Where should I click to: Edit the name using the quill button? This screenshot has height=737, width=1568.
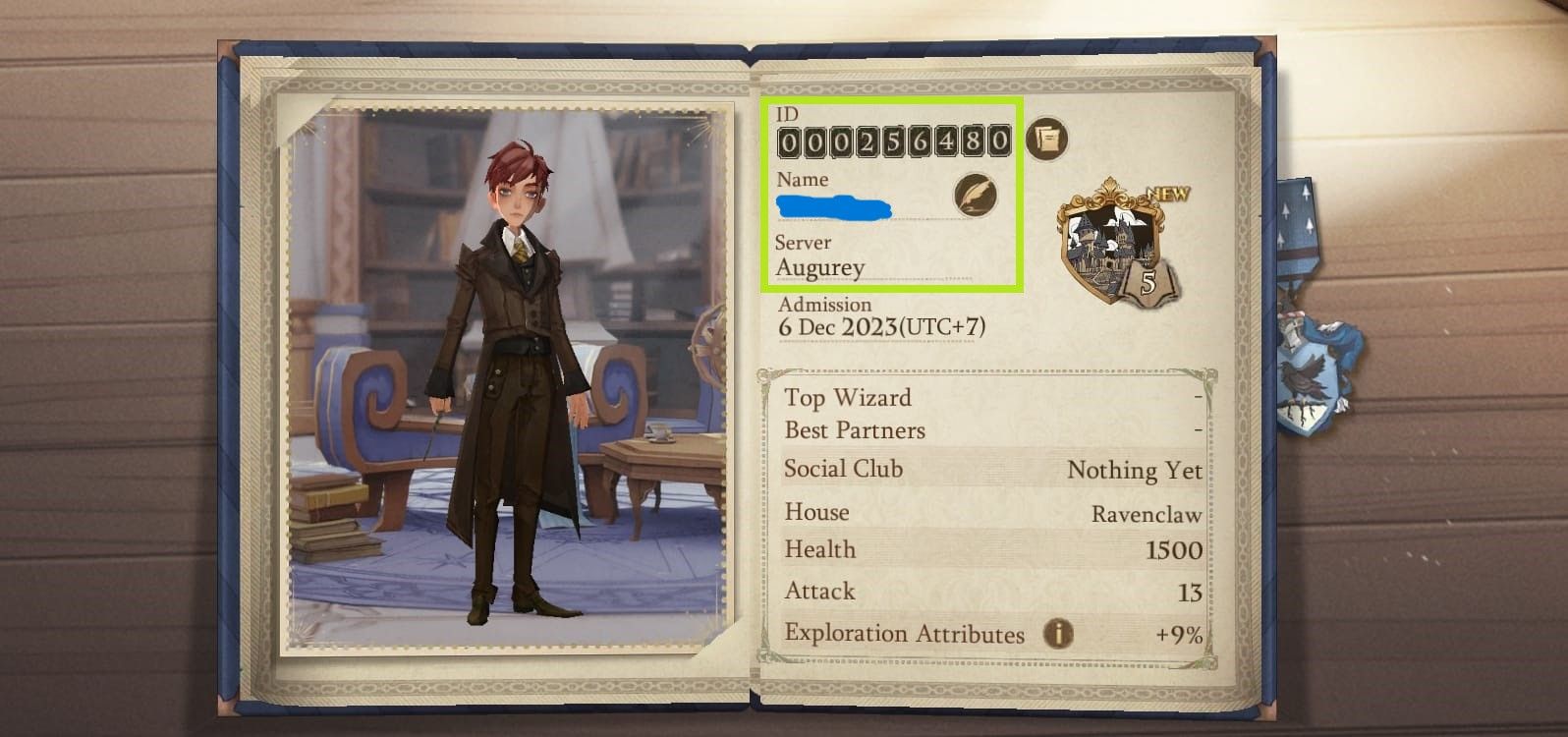975,195
